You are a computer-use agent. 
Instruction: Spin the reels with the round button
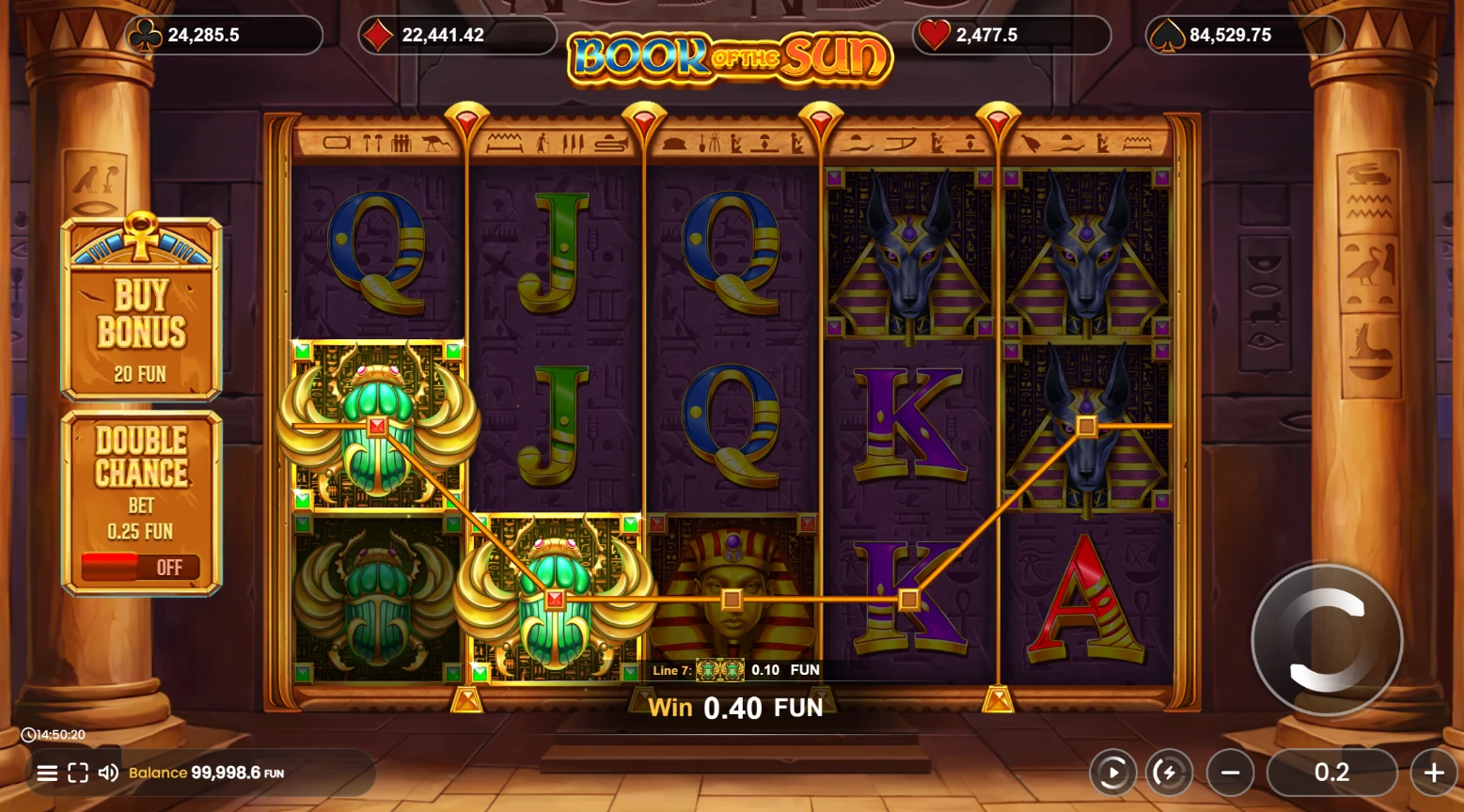pos(1327,640)
